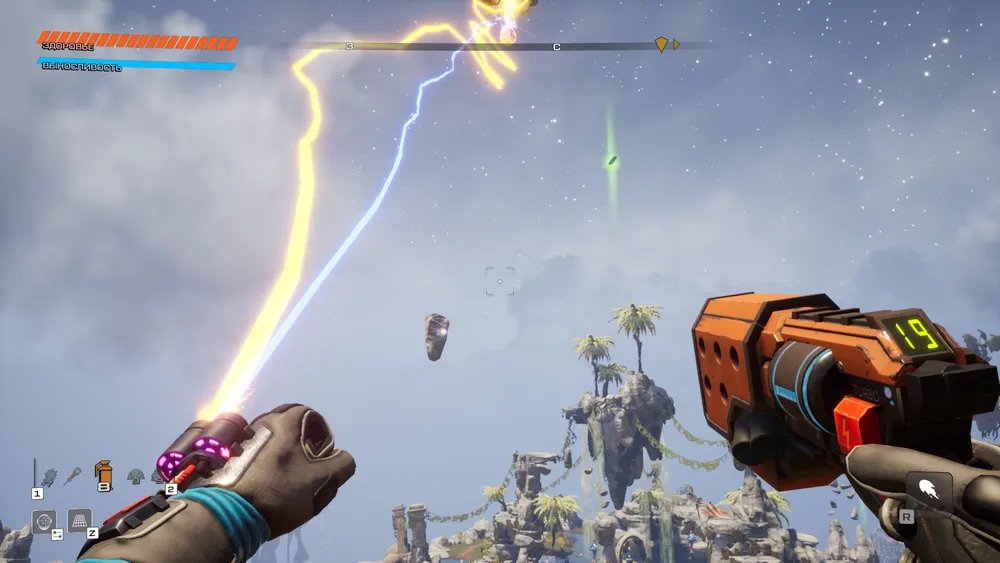Choose the spiky creature item icon

pos(49,477)
